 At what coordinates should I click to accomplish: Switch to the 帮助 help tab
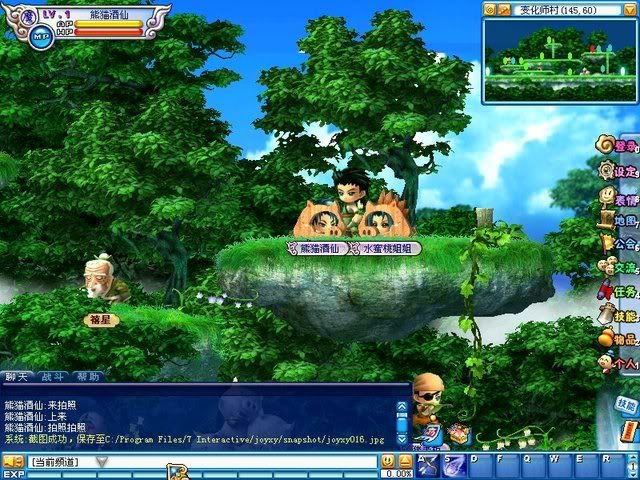click(x=87, y=377)
